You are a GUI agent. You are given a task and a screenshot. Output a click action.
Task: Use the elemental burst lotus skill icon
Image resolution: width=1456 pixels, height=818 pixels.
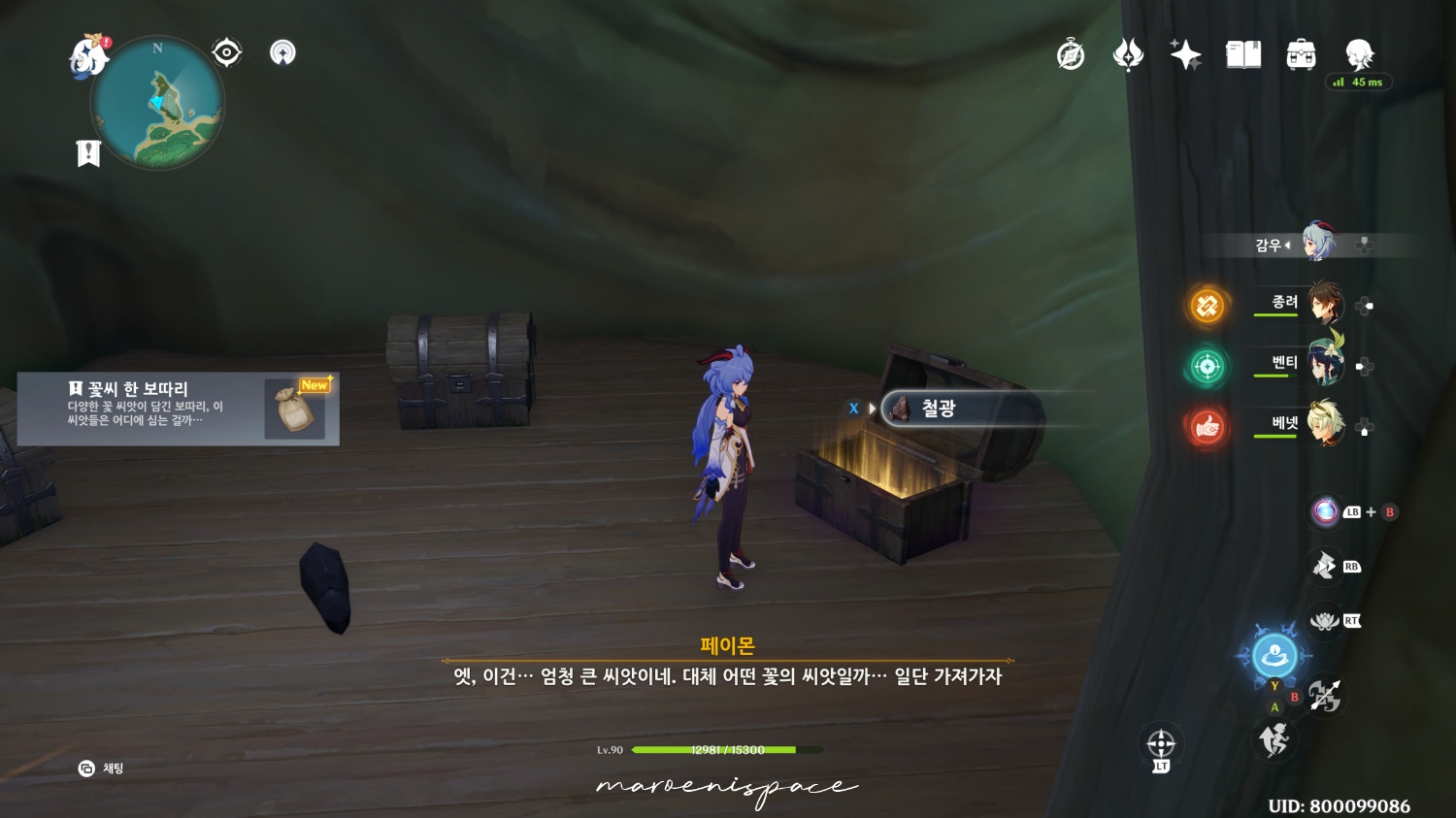[x=1326, y=620]
